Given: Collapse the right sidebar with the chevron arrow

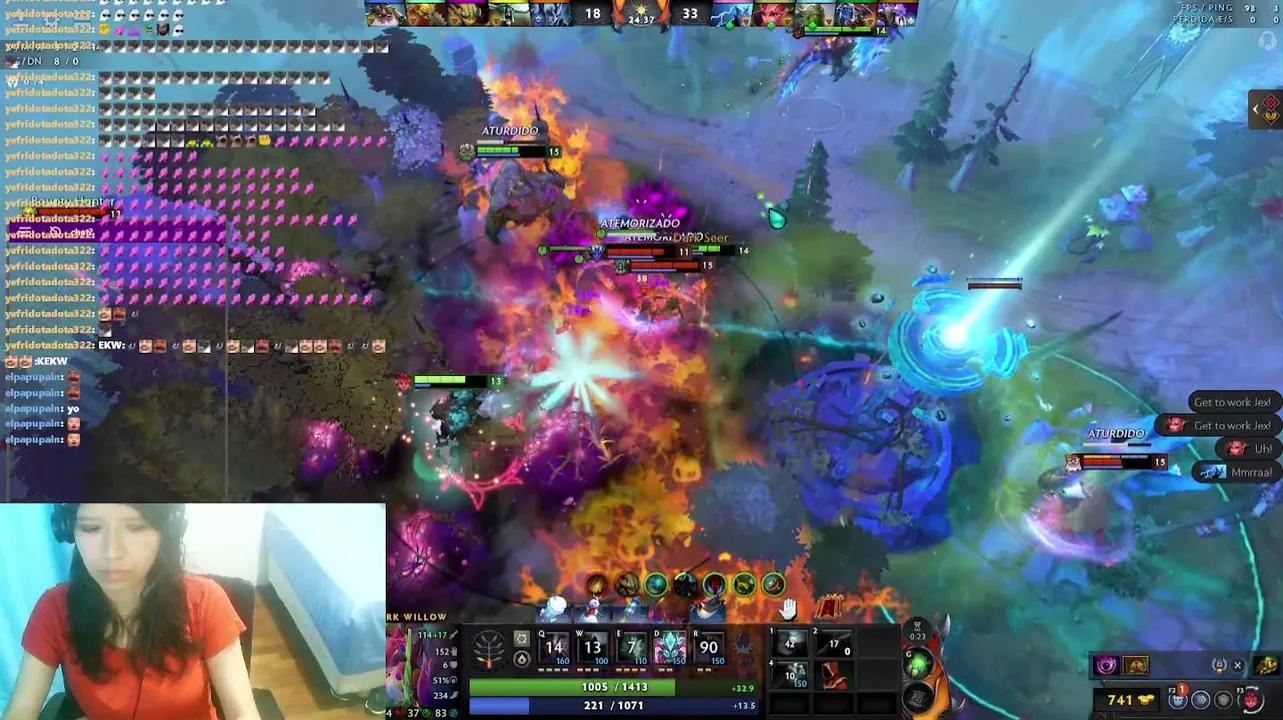Looking at the screenshot, I should [1256, 109].
